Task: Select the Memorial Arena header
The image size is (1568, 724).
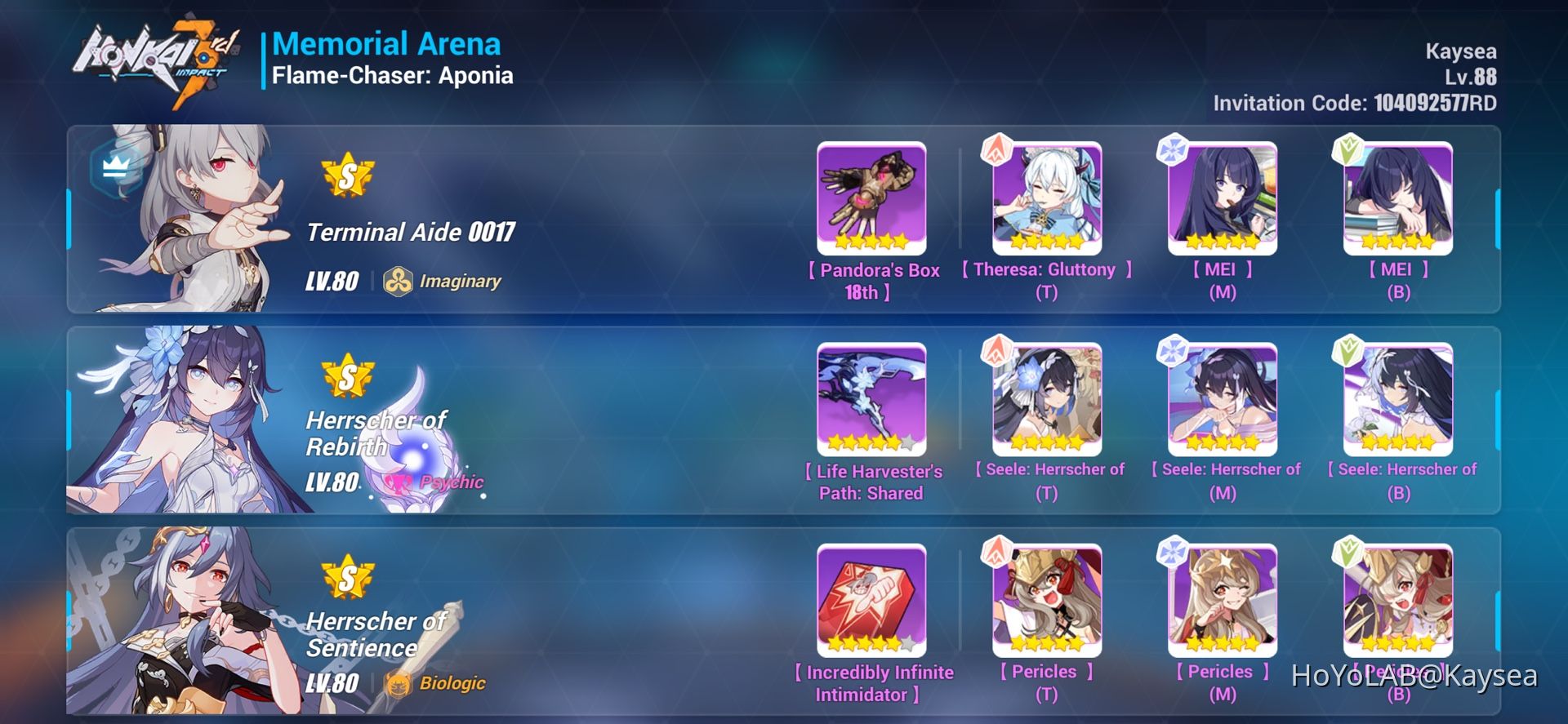Action: tap(387, 44)
